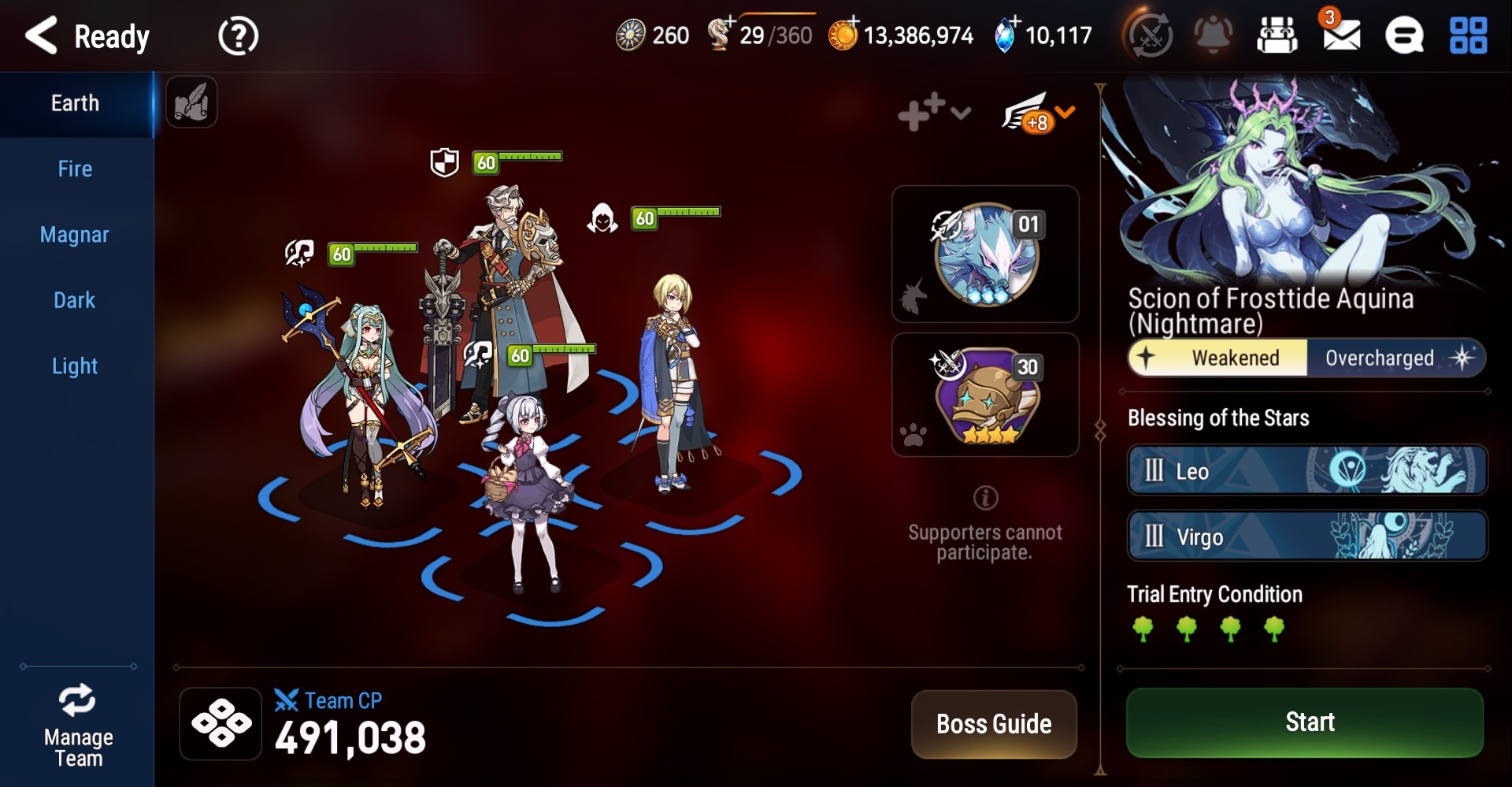
Task: Select the level 01 guardian spirit slot
Action: (x=985, y=254)
